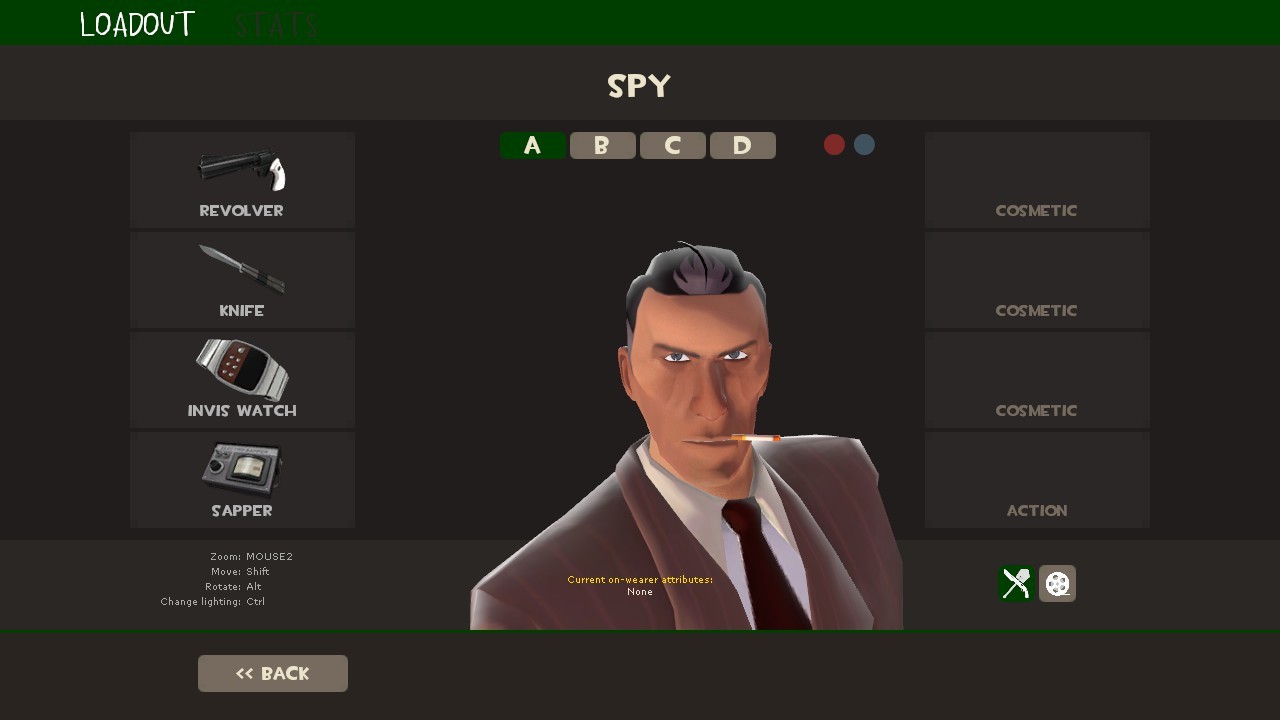The image size is (1280, 720).
Task: Click the BACK button
Action: (x=272, y=673)
